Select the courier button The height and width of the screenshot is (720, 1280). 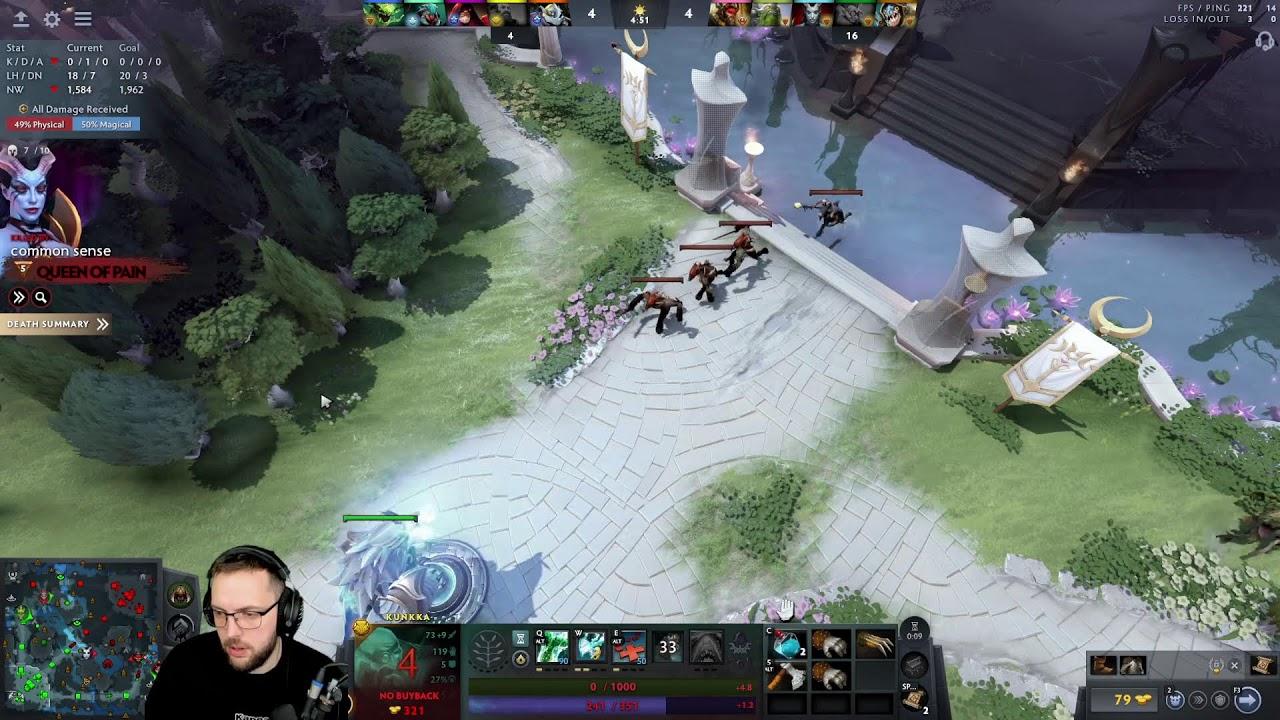pos(1176,700)
